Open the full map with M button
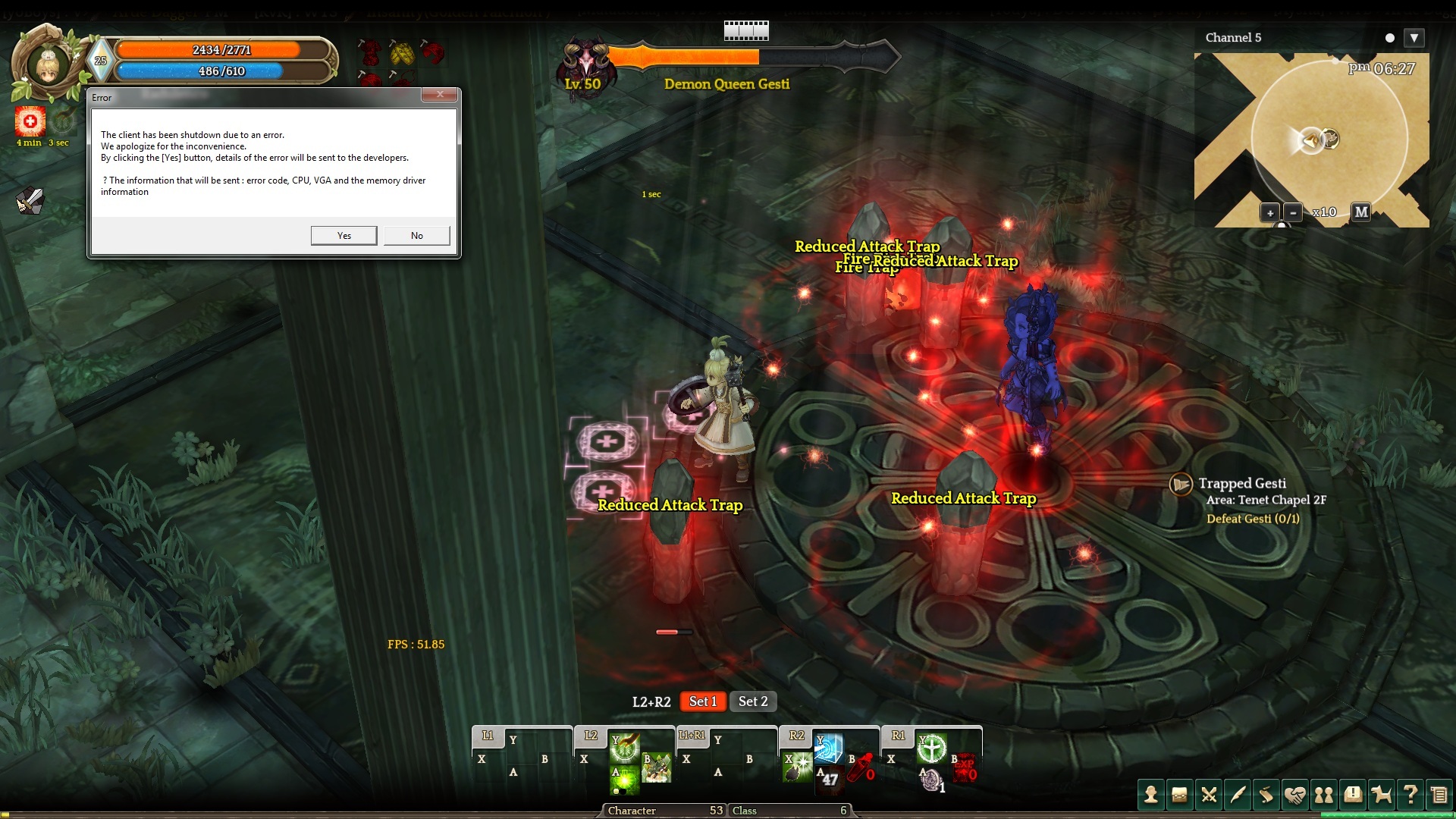 [1361, 212]
